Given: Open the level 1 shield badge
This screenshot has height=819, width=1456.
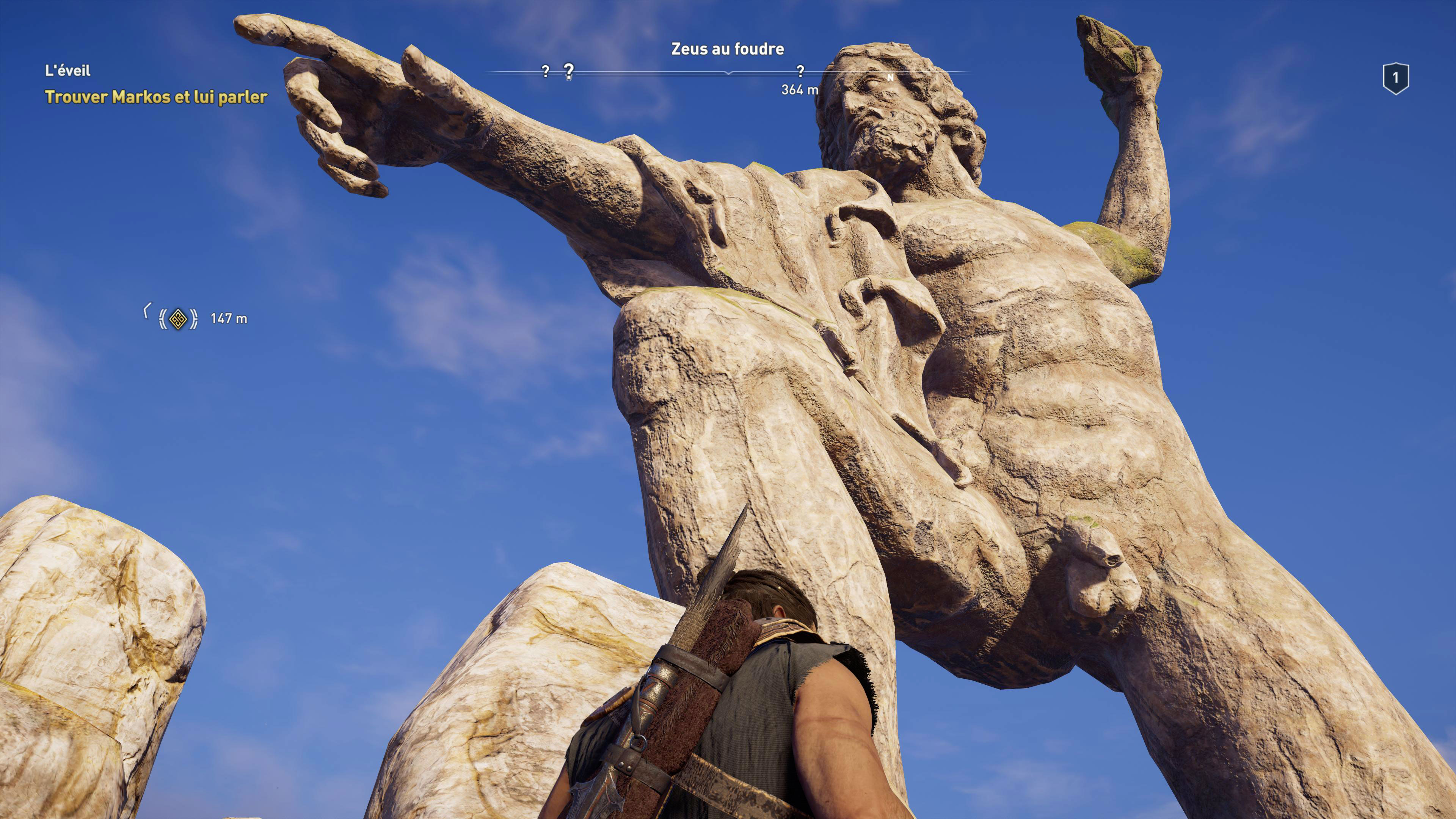Looking at the screenshot, I should [x=1395, y=78].
